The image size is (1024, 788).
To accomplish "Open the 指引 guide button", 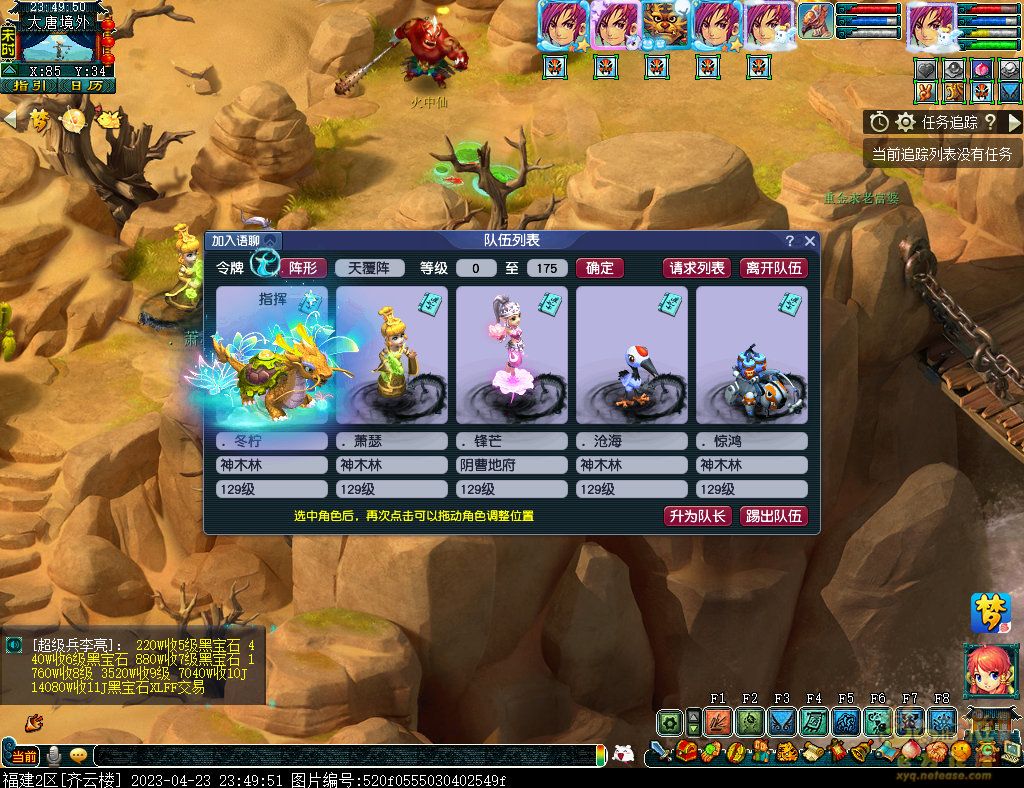I will coord(29,86).
